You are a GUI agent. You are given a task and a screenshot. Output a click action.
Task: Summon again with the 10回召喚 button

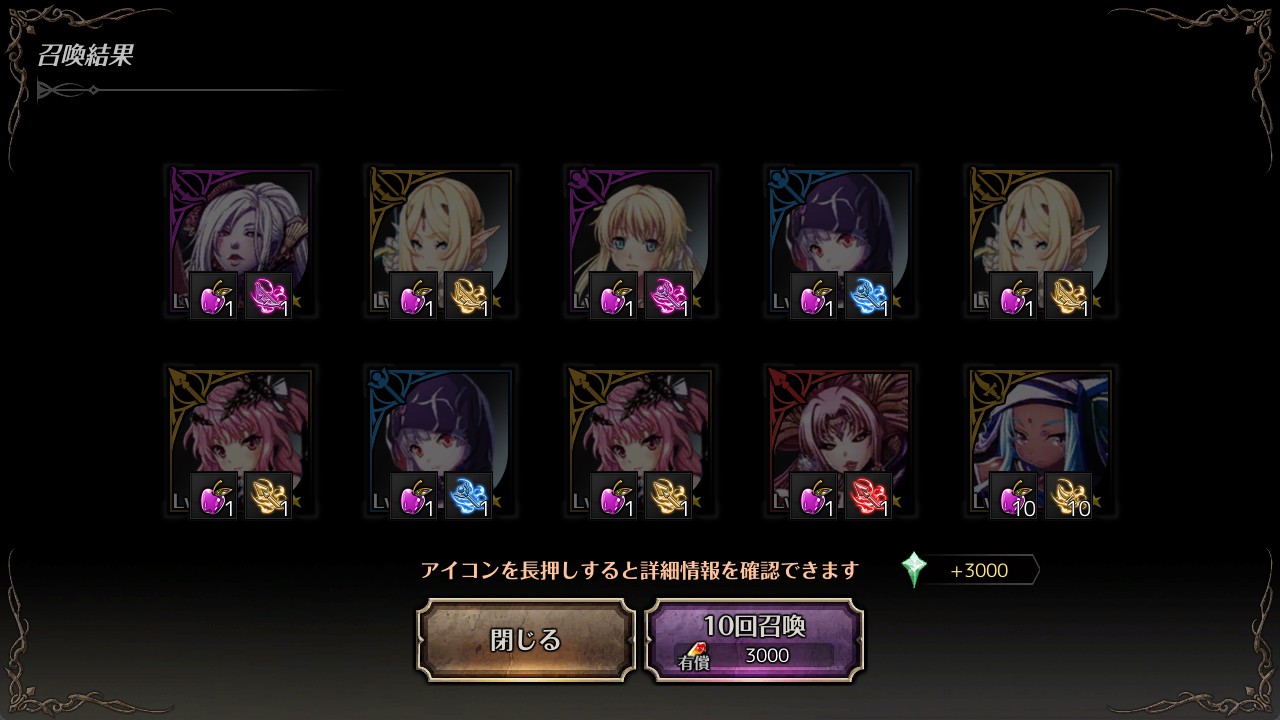[754, 640]
